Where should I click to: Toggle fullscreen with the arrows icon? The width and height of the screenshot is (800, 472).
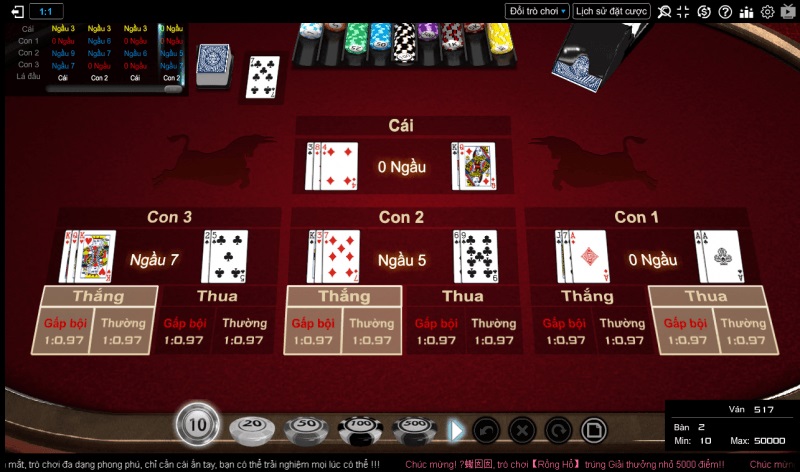pos(684,12)
